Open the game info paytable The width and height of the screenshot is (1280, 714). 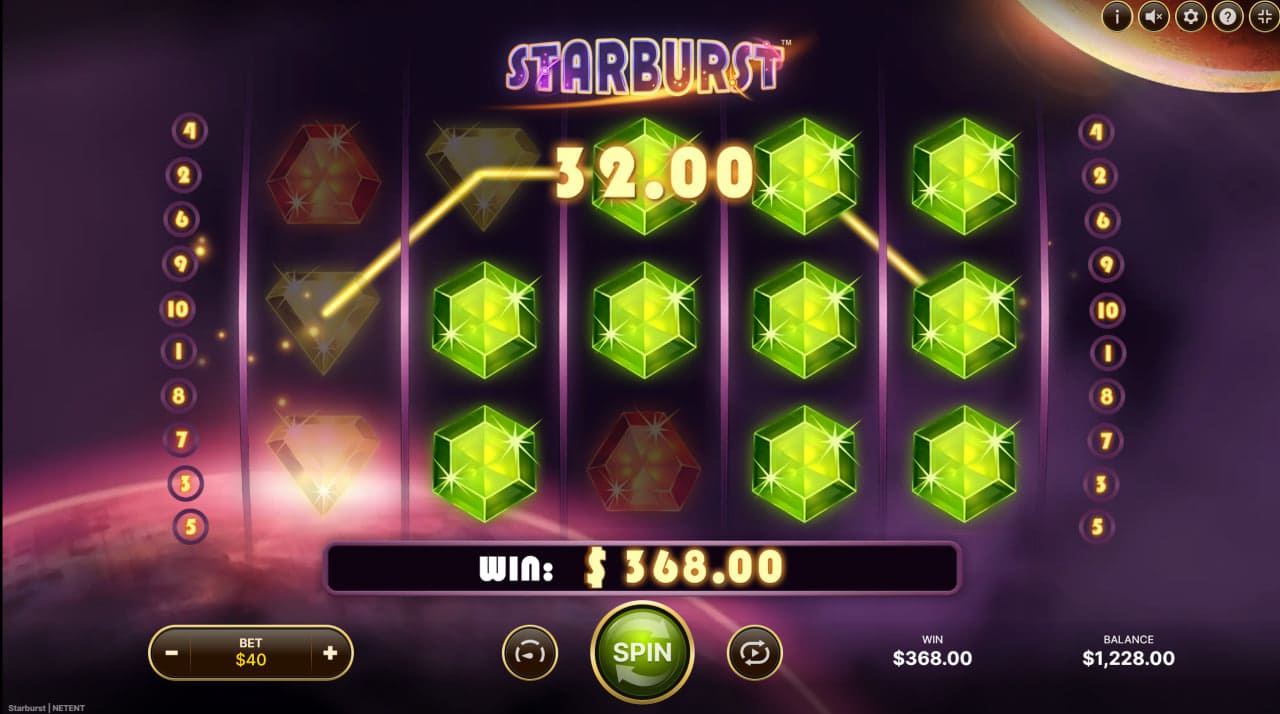pos(1117,16)
